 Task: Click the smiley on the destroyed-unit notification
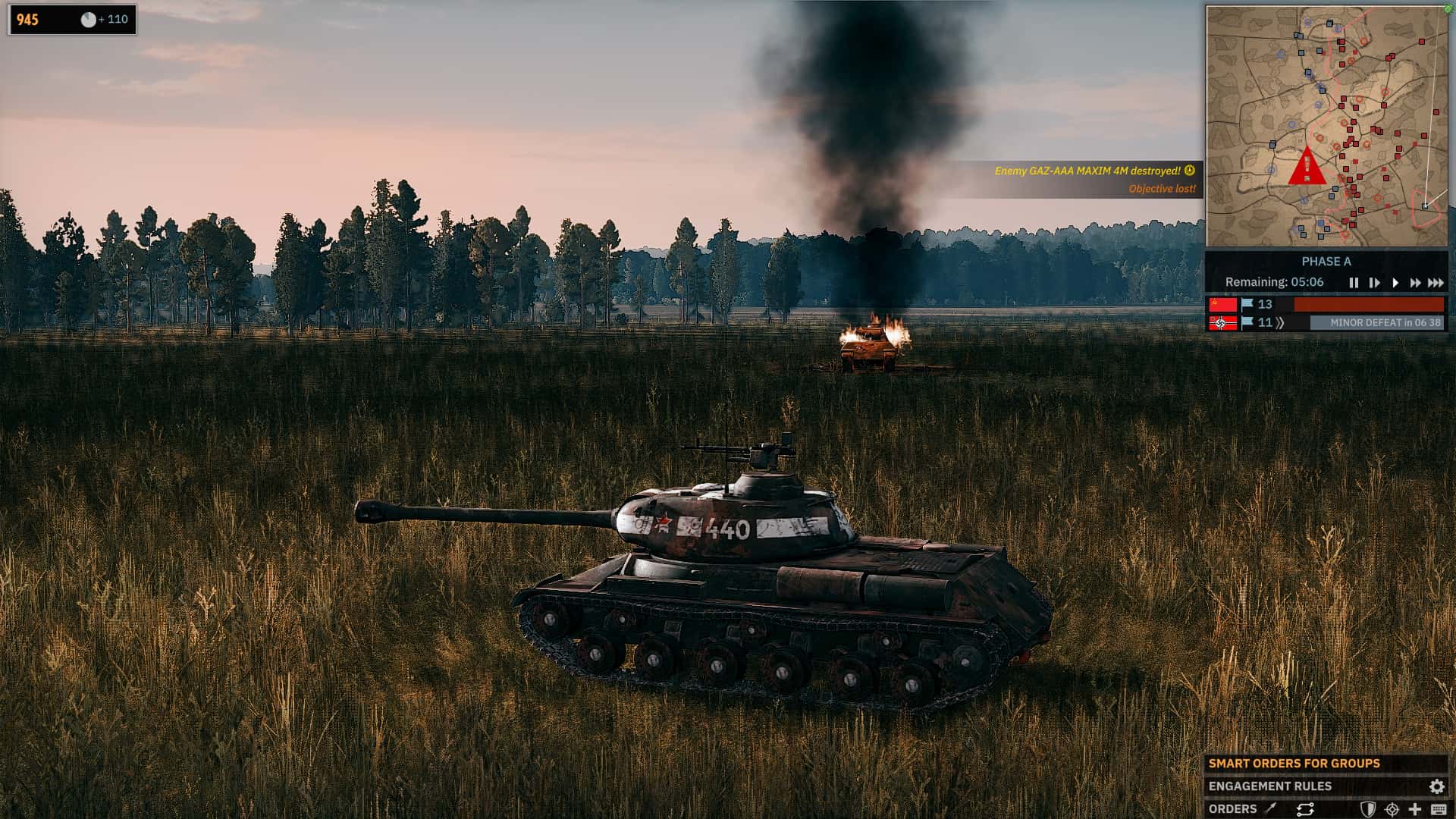pyautogui.click(x=1188, y=172)
